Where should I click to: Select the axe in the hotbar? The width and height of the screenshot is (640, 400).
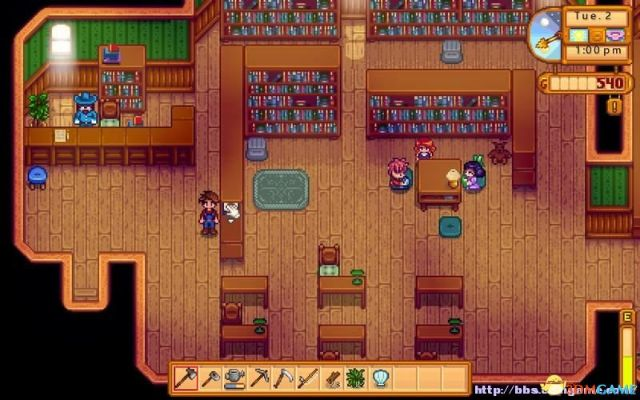click(186, 378)
